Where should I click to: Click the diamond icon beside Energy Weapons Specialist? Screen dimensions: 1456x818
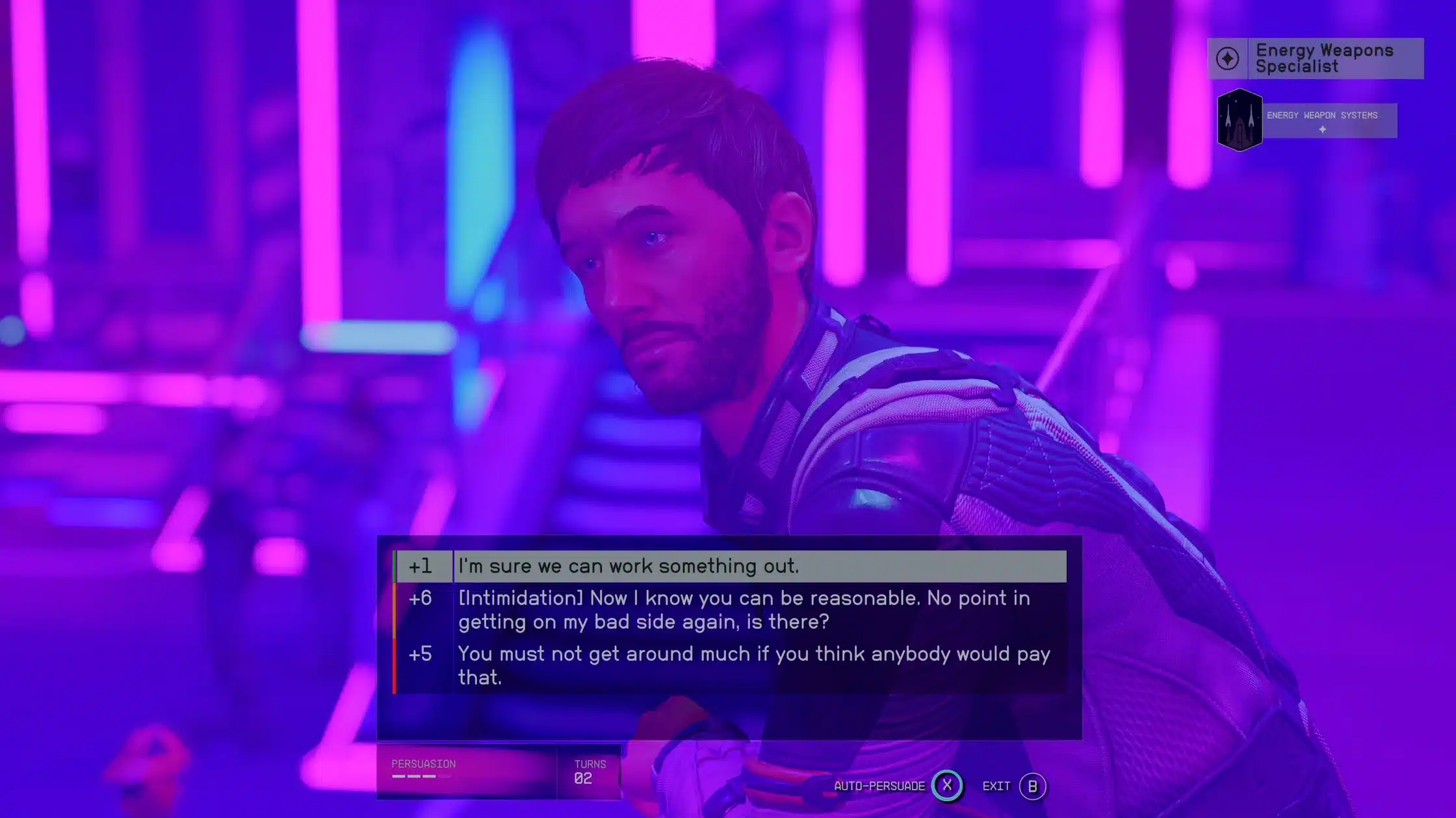(1227, 58)
